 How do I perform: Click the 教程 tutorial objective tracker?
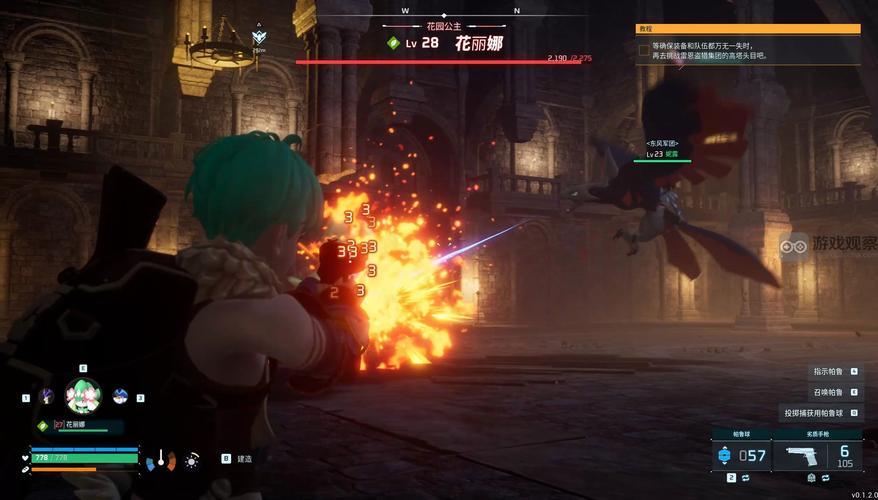[x=749, y=30]
